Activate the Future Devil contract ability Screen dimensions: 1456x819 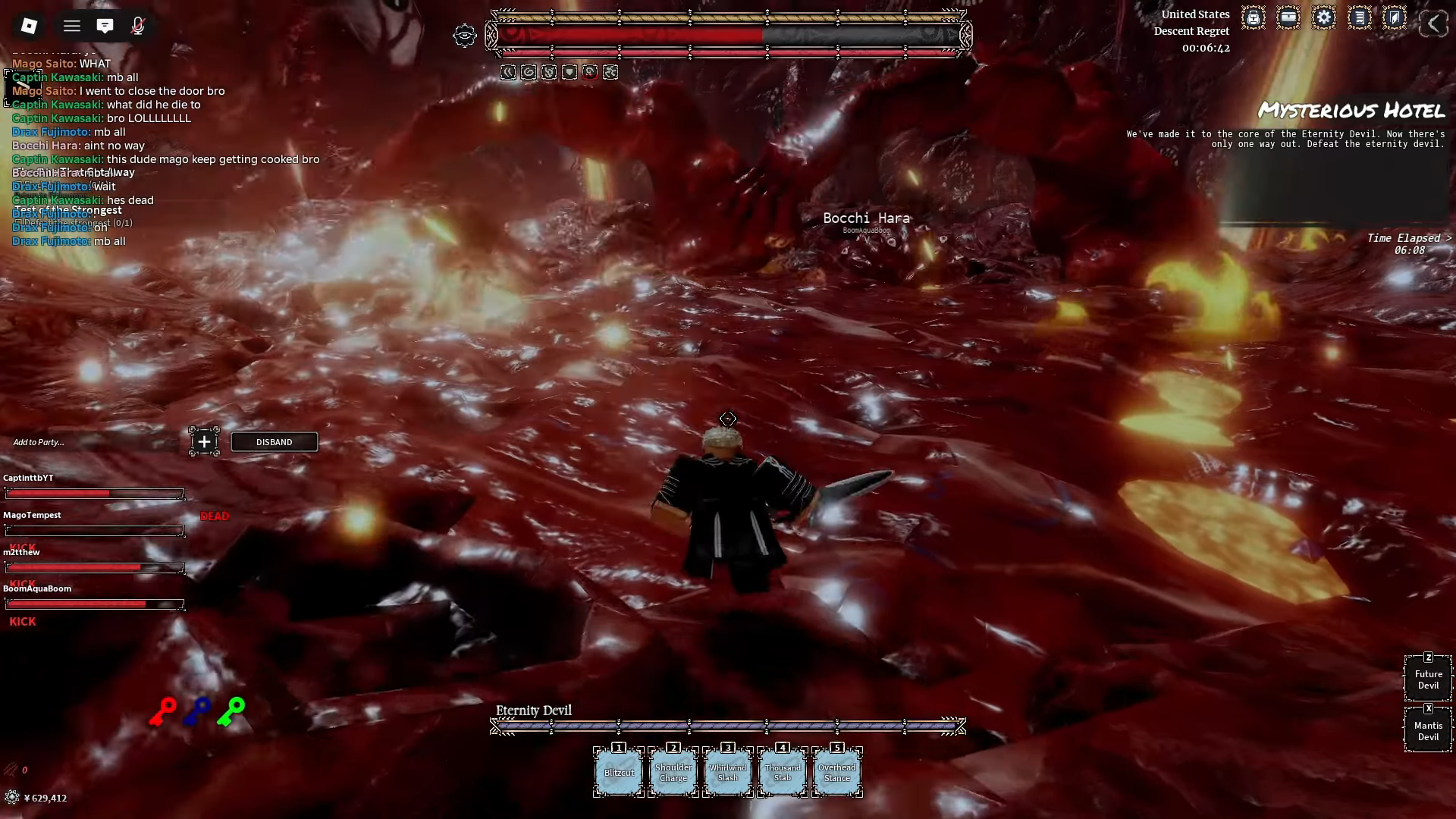pos(1428,679)
